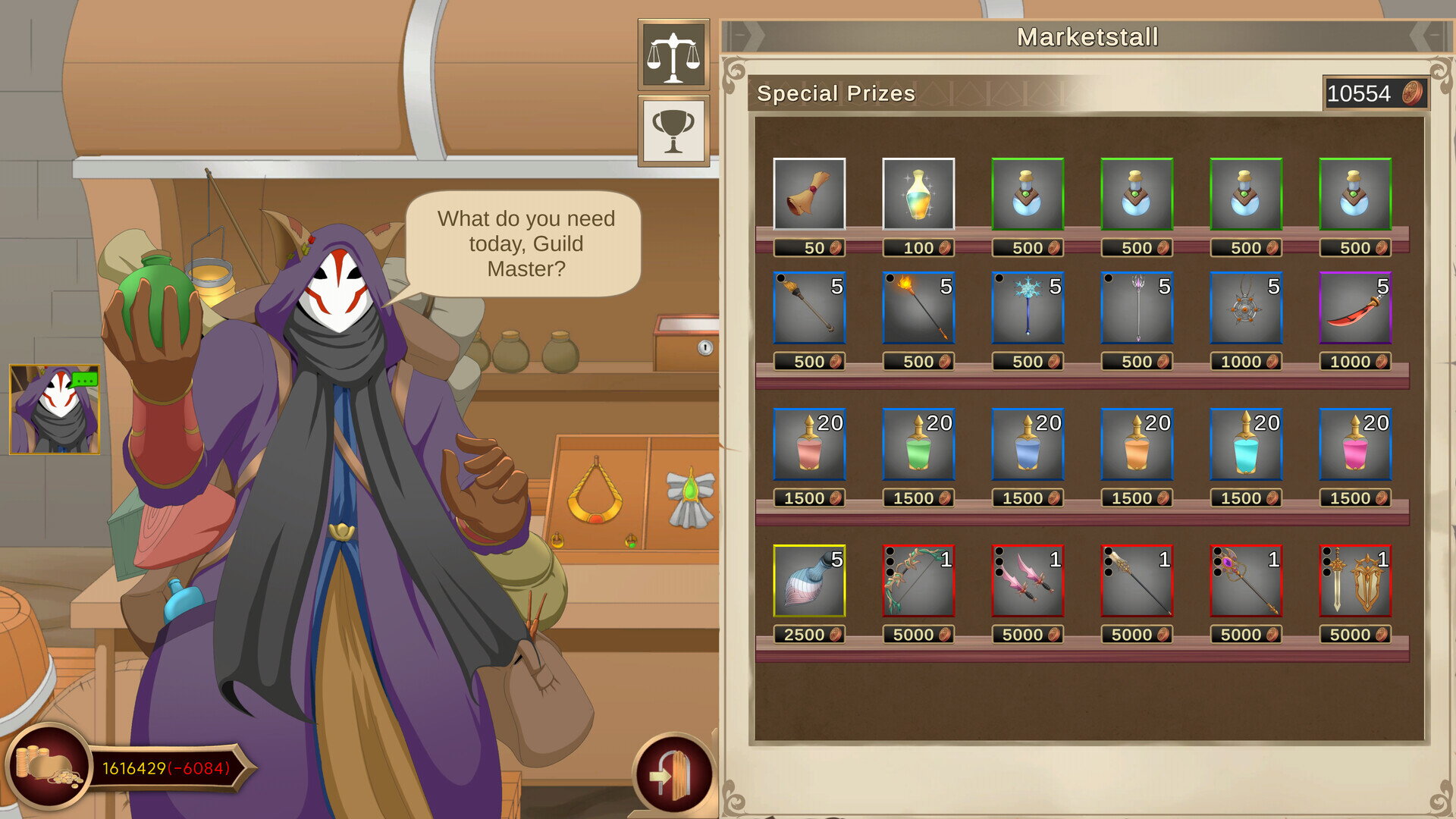The width and height of the screenshot is (1456, 819).
Task: Select the cyan potion stack of 20
Action: click(x=1245, y=444)
